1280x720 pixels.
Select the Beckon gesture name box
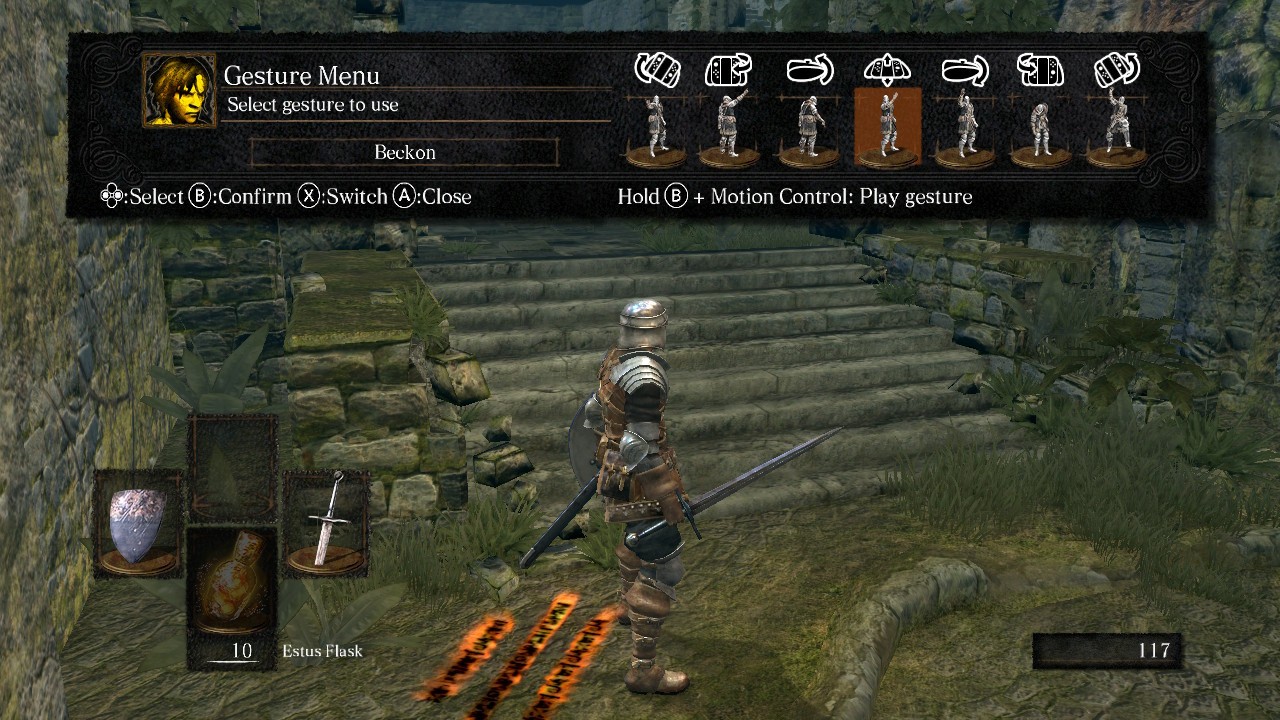(404, 152)
